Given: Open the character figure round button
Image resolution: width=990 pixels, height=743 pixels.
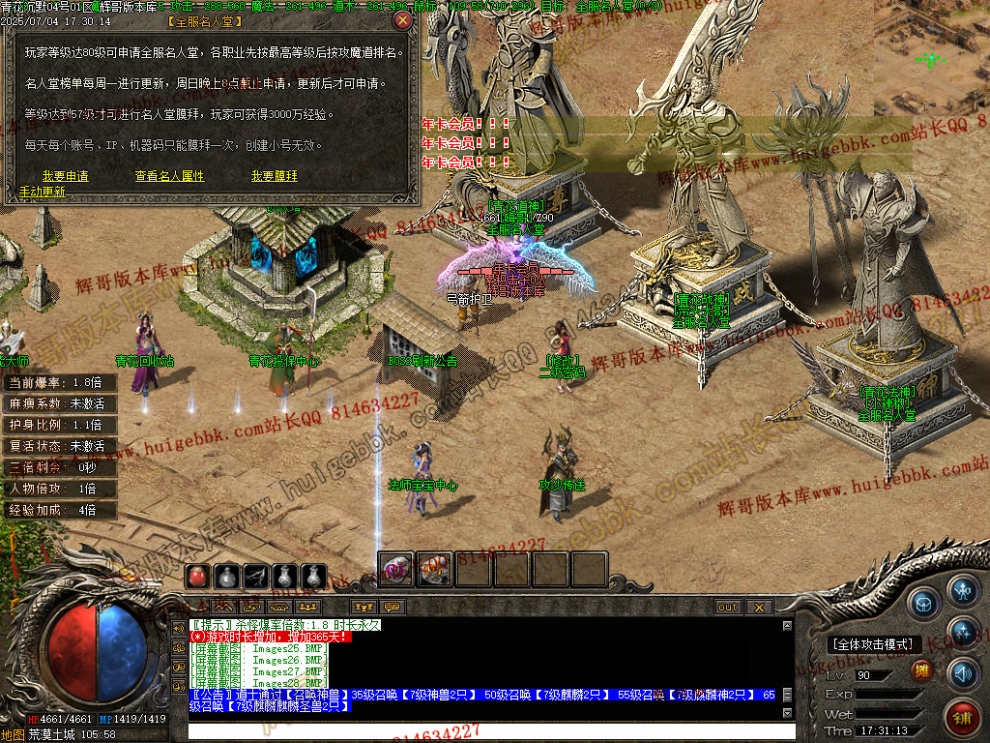Looking at the screenshot, I should [x=964, y=591].
